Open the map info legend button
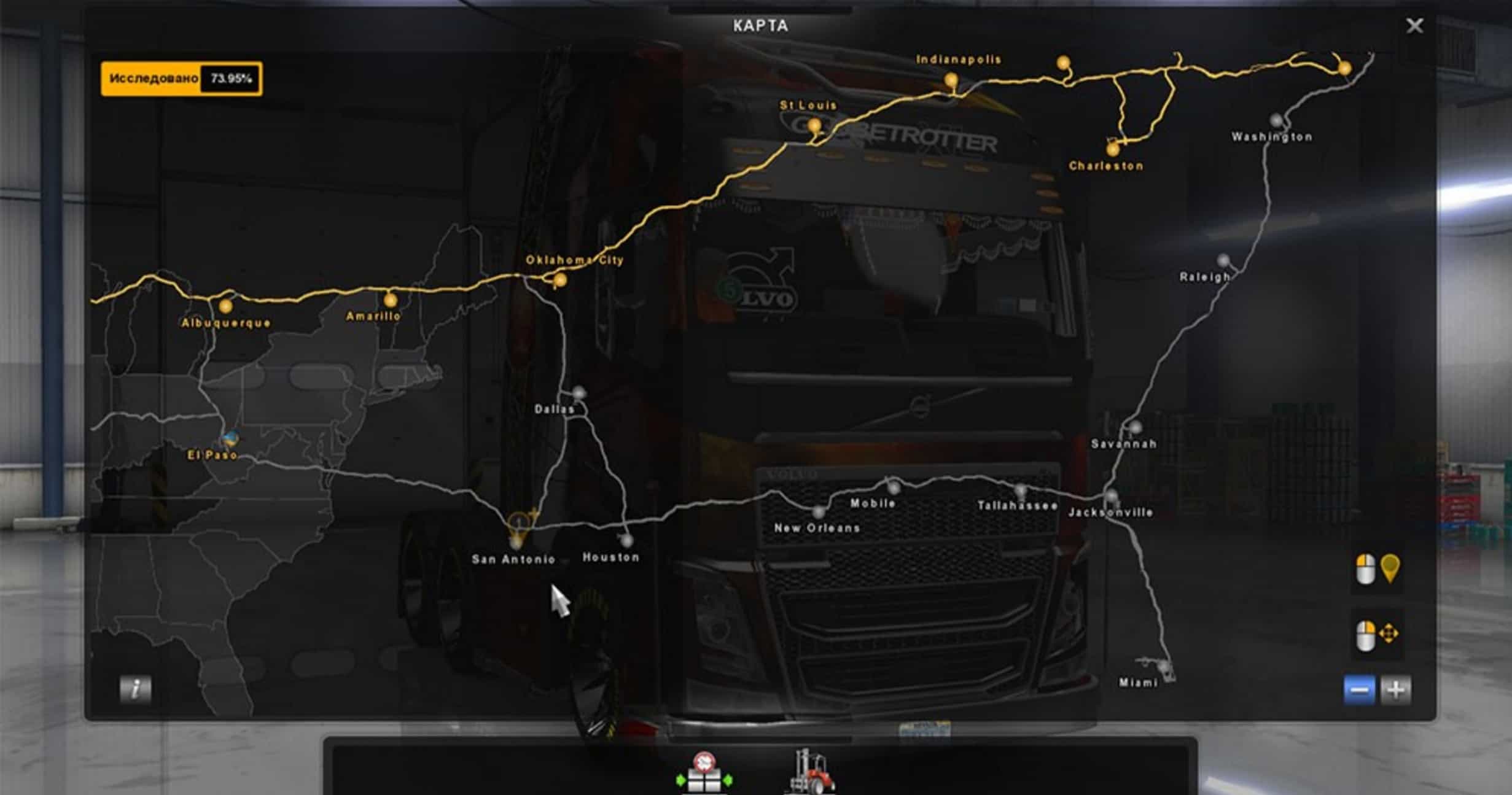 [x=135, y=688]
